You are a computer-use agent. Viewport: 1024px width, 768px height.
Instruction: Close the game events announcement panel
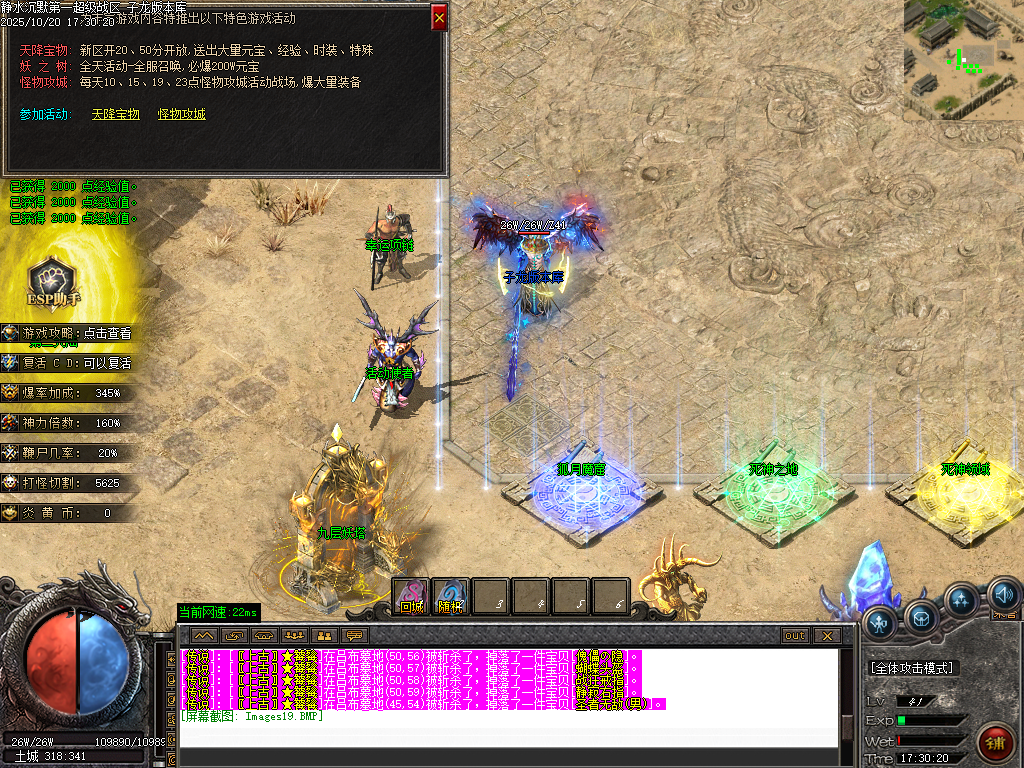point(439,17)
